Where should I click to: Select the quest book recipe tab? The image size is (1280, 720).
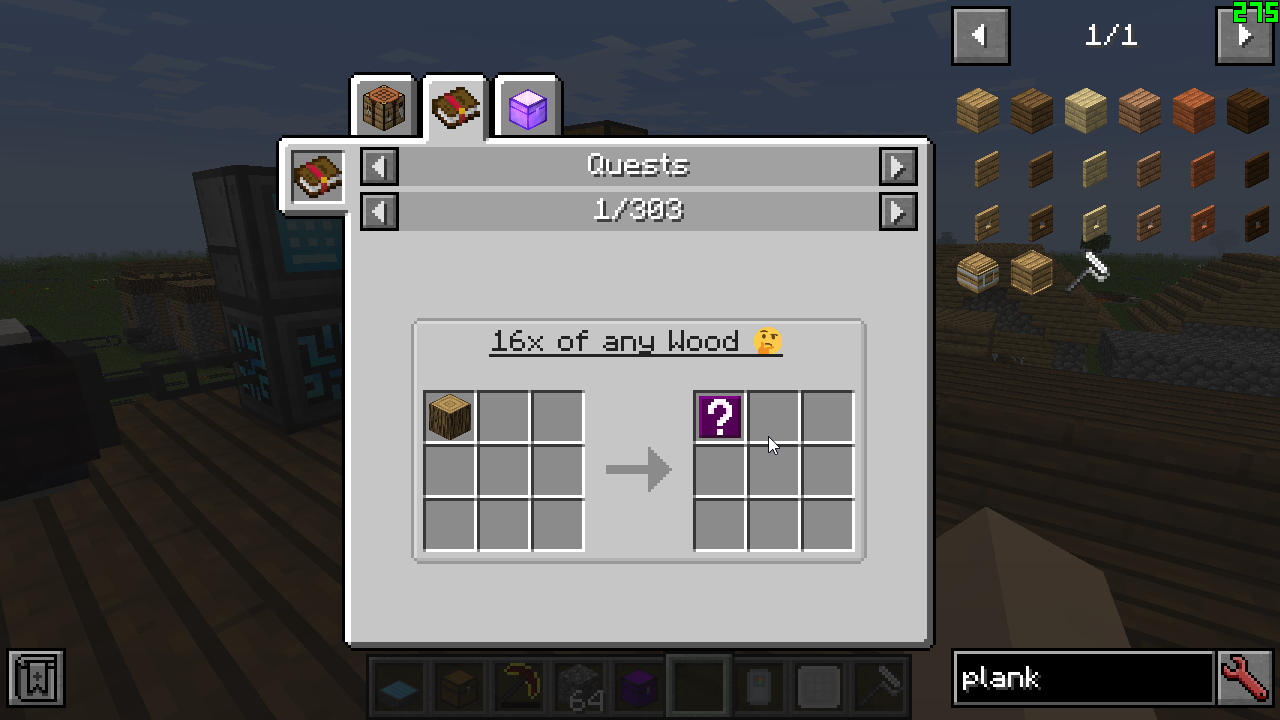pyautogui.click(x=456, y=107)
